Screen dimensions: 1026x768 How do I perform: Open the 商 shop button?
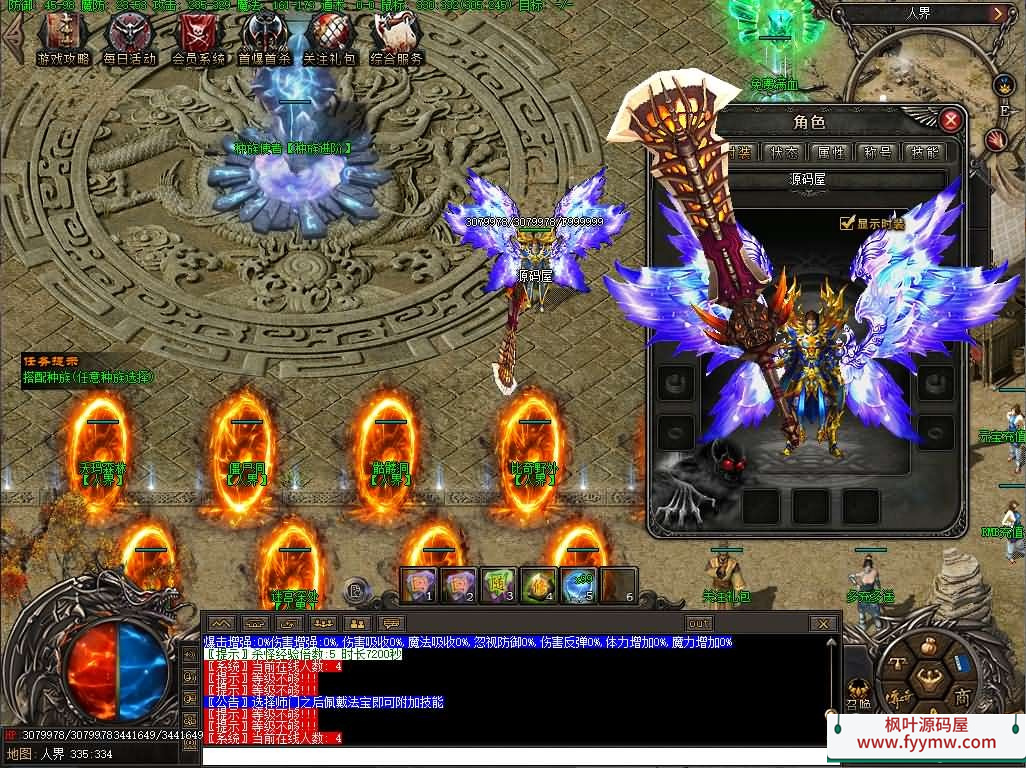(x=962, y=696)
